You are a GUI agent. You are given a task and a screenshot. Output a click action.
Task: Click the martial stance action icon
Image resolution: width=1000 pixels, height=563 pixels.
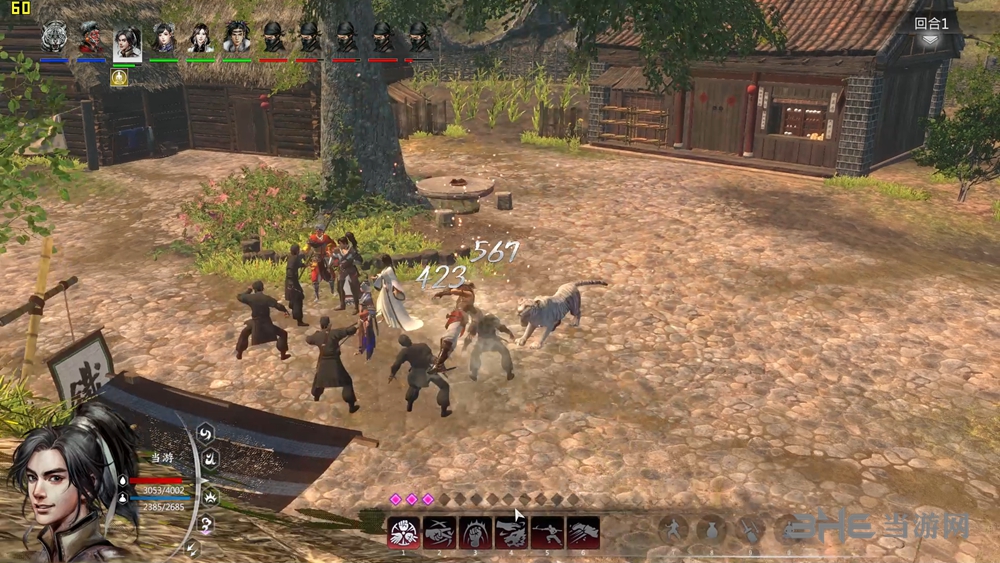tap(675, 530)
